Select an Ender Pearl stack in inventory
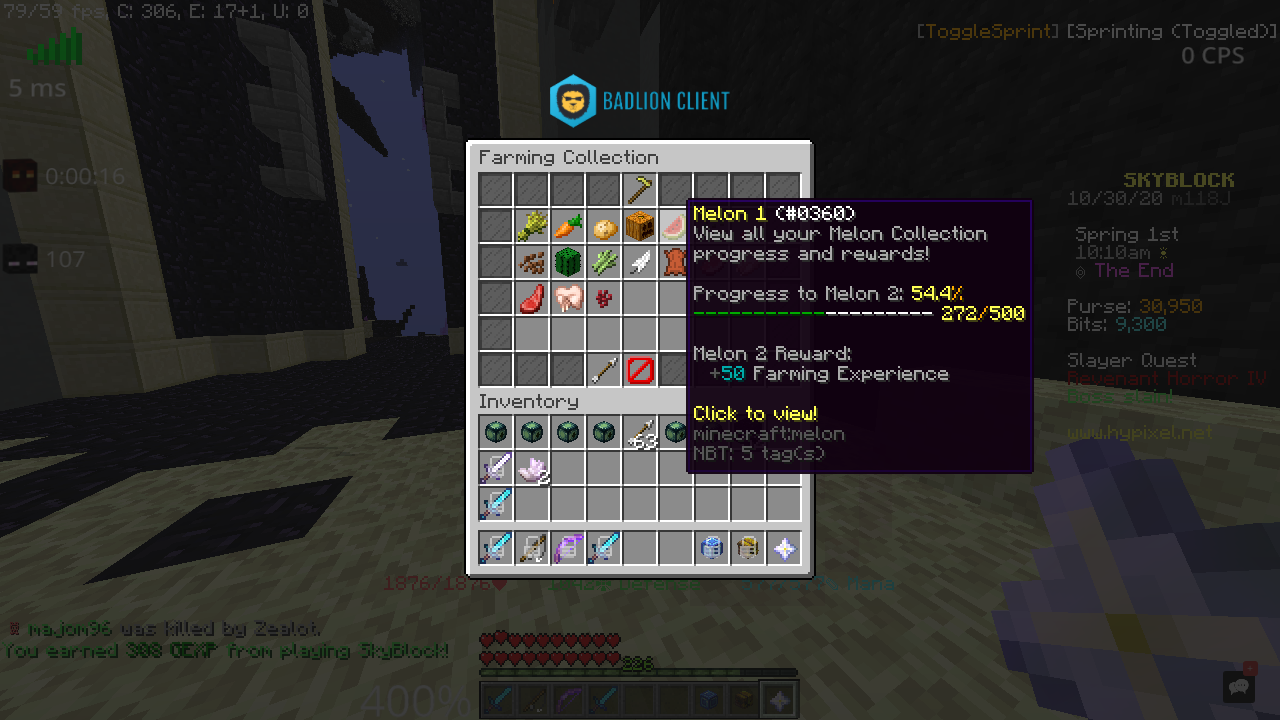Image resolution: width=1280 pixels, height=720 pixels. (x=497, y=431)
